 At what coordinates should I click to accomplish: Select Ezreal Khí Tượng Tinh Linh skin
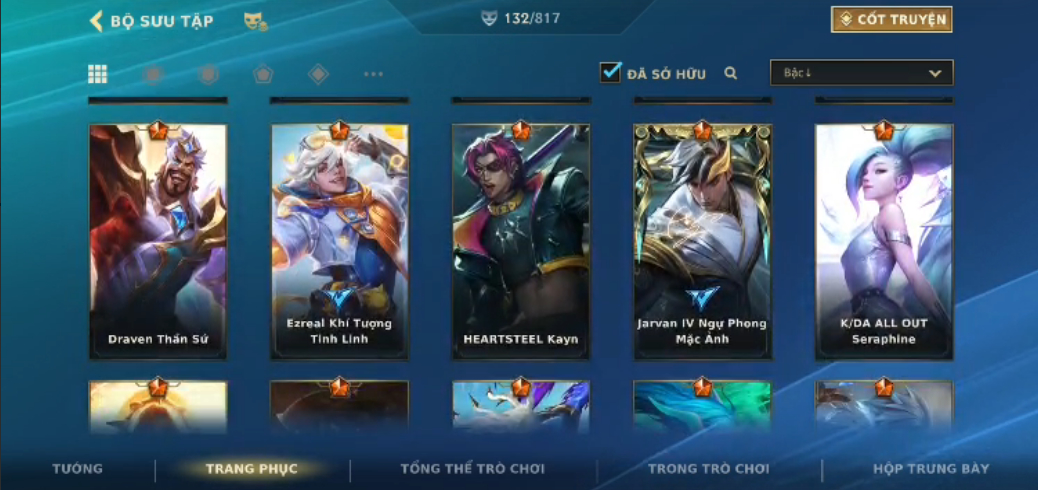pos(340,240)
